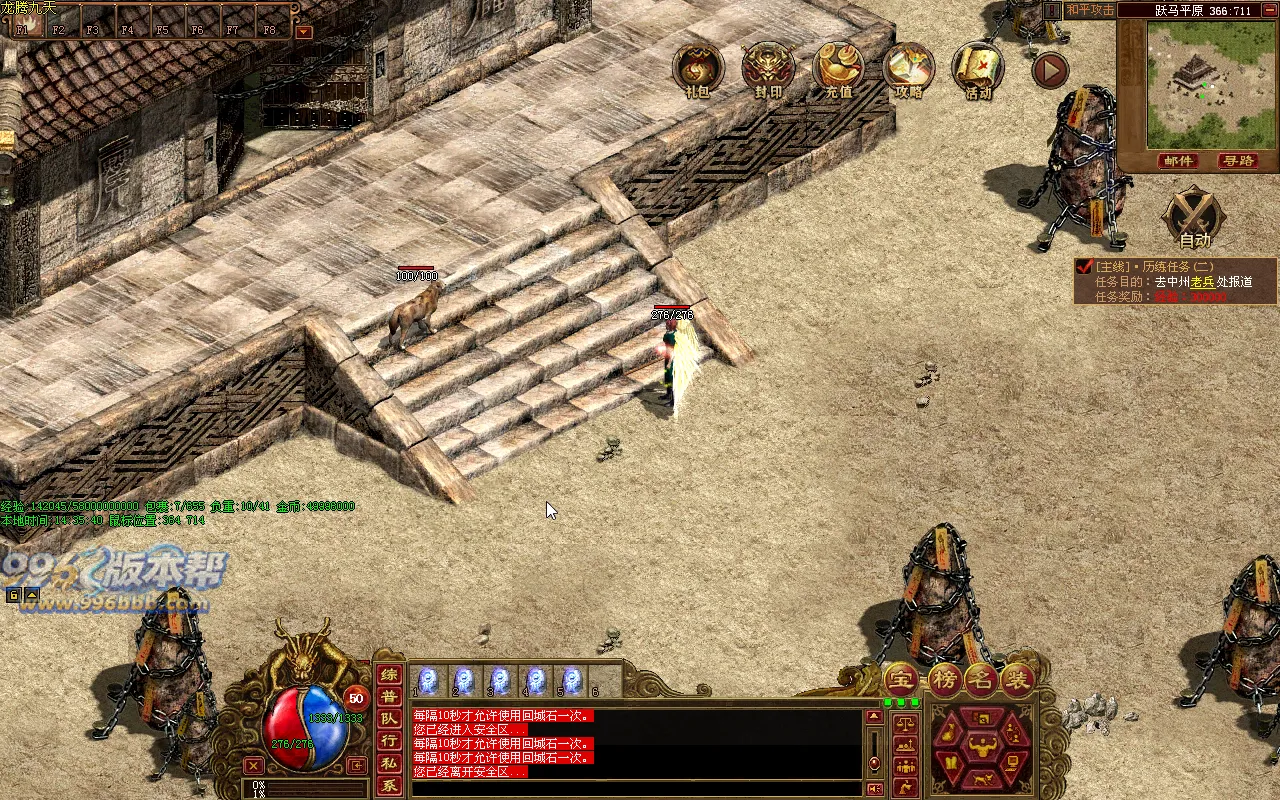Switch to the 队 team chat tab
Image resolution: width=1280 pixels, height=800 pixels.
coord(389,718)
